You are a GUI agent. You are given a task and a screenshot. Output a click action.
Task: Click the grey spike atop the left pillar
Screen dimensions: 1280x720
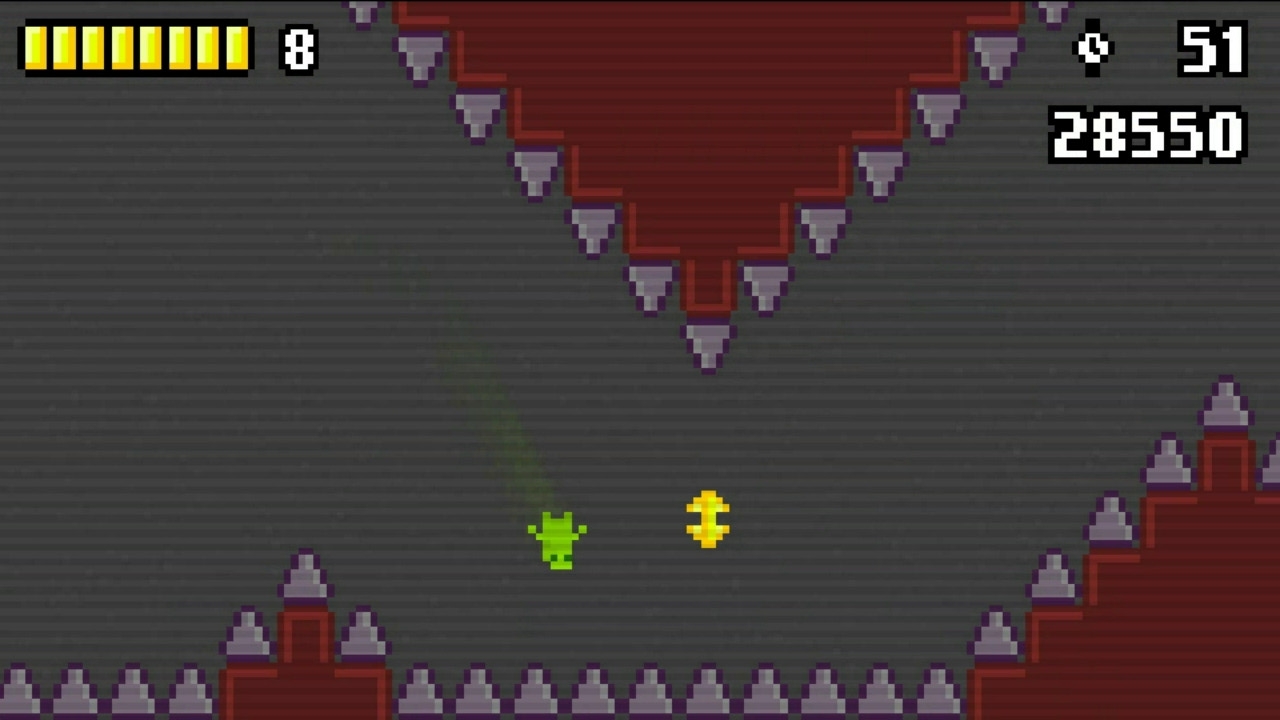[x=305, y=578]
